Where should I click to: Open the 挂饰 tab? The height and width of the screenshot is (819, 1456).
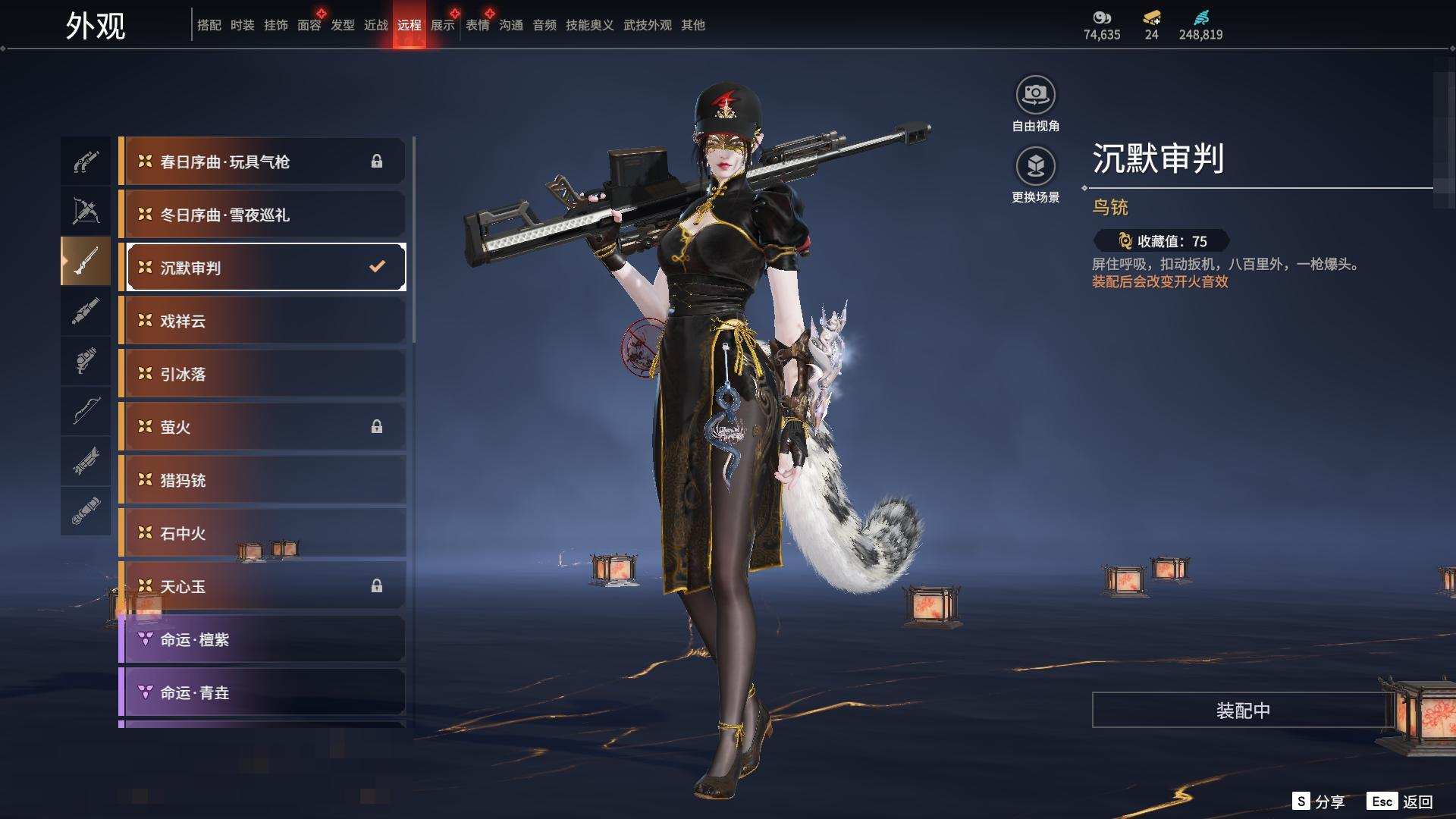pyautogui.click(x=275, y=25)
